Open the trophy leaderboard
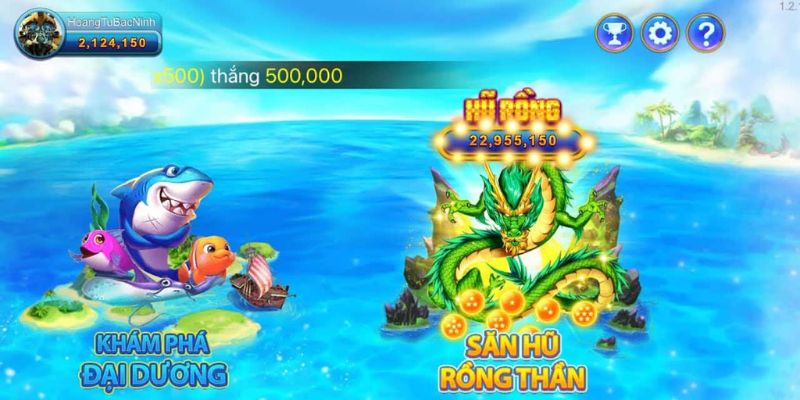 [x=613, y=35]
